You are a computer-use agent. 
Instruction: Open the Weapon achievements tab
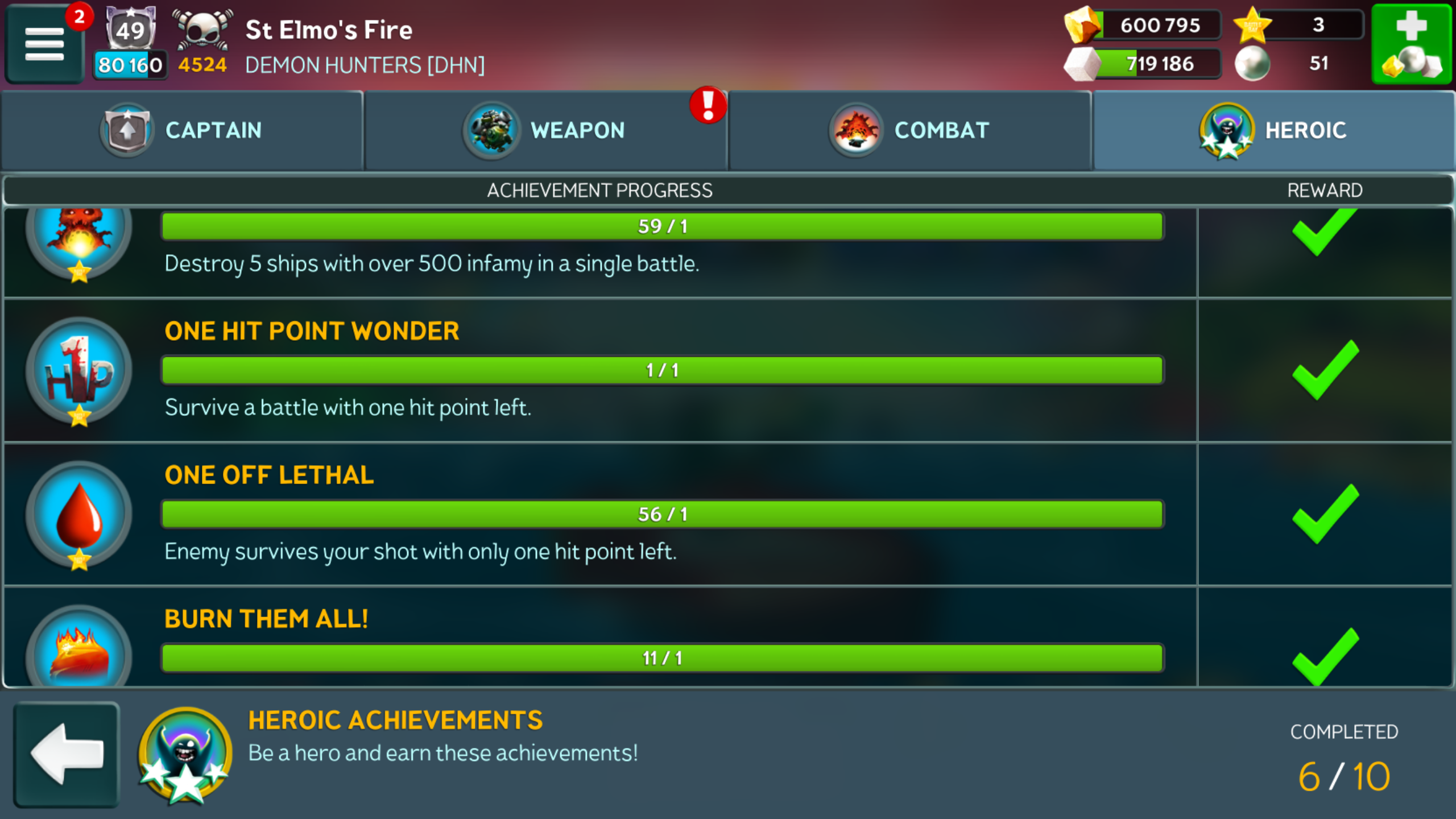(x=546, y=130)
